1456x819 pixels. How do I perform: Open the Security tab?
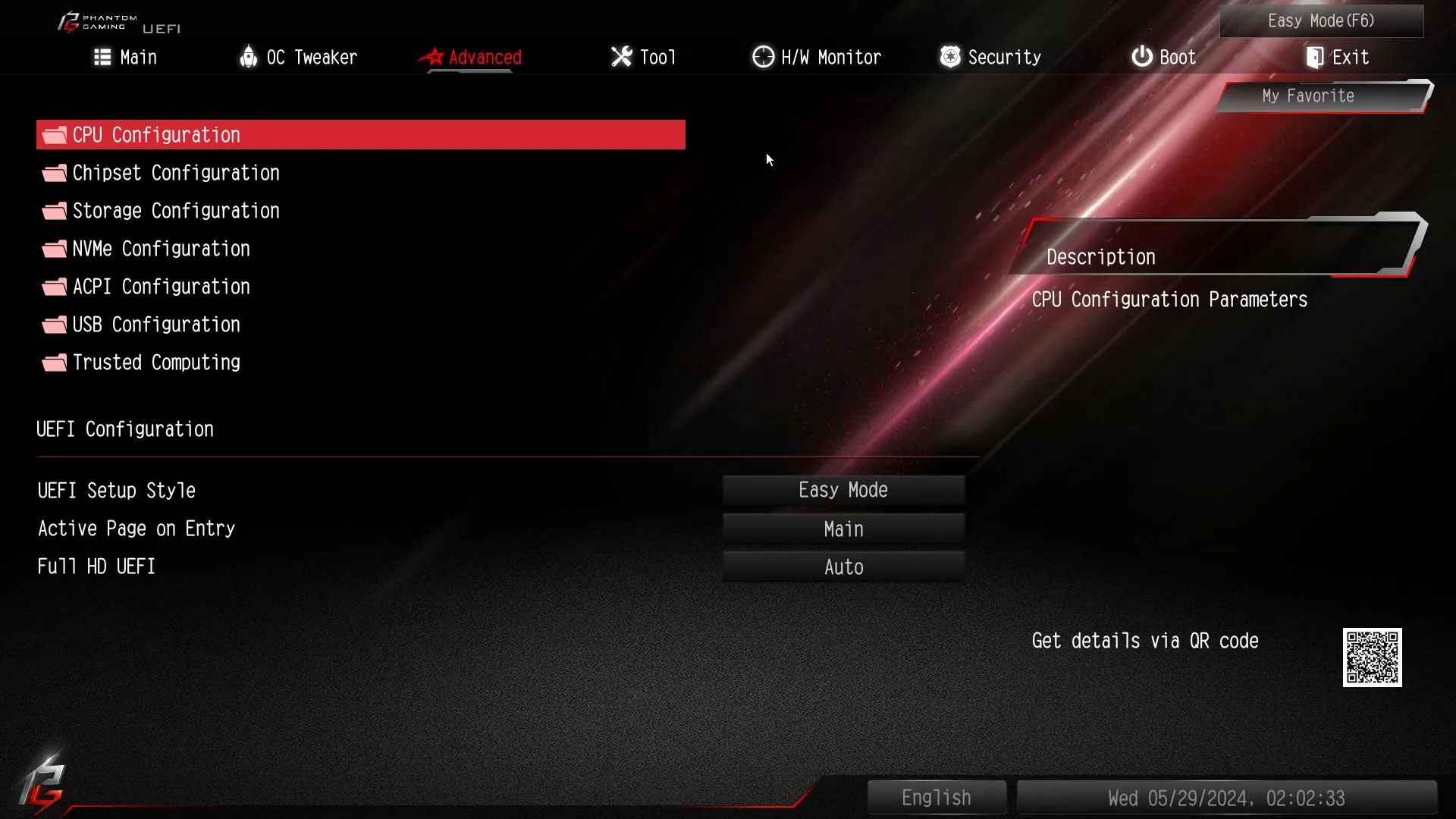[x=1004, y=56]
